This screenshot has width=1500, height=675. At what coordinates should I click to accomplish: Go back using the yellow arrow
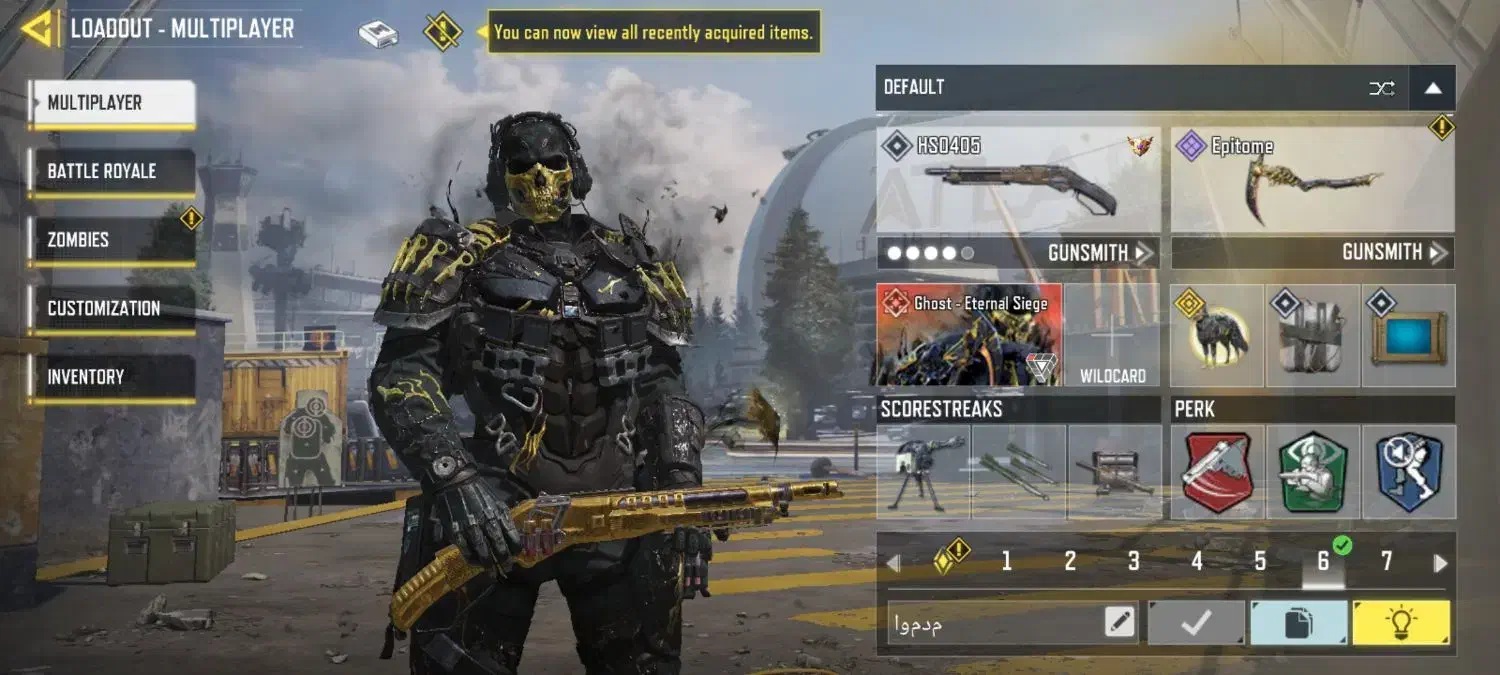point(37,28)
